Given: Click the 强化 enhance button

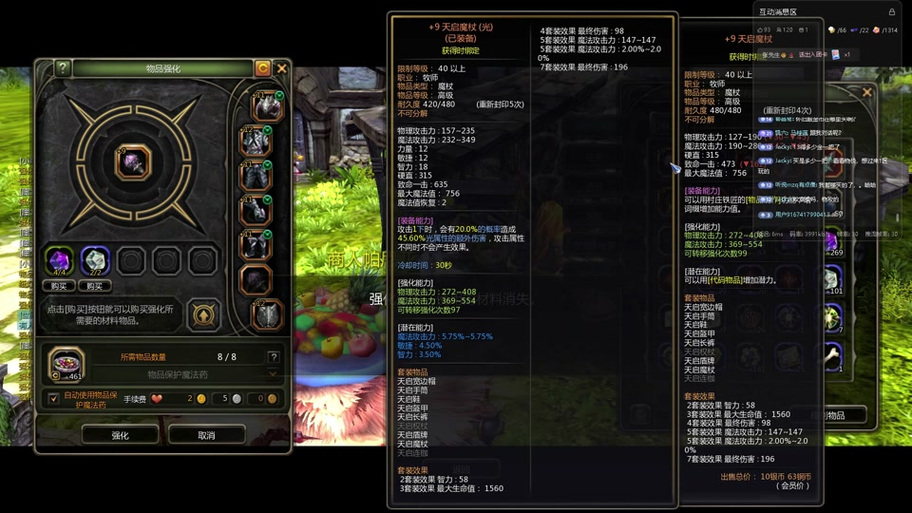Looking at the screenshot, I should tap(120, 435).
